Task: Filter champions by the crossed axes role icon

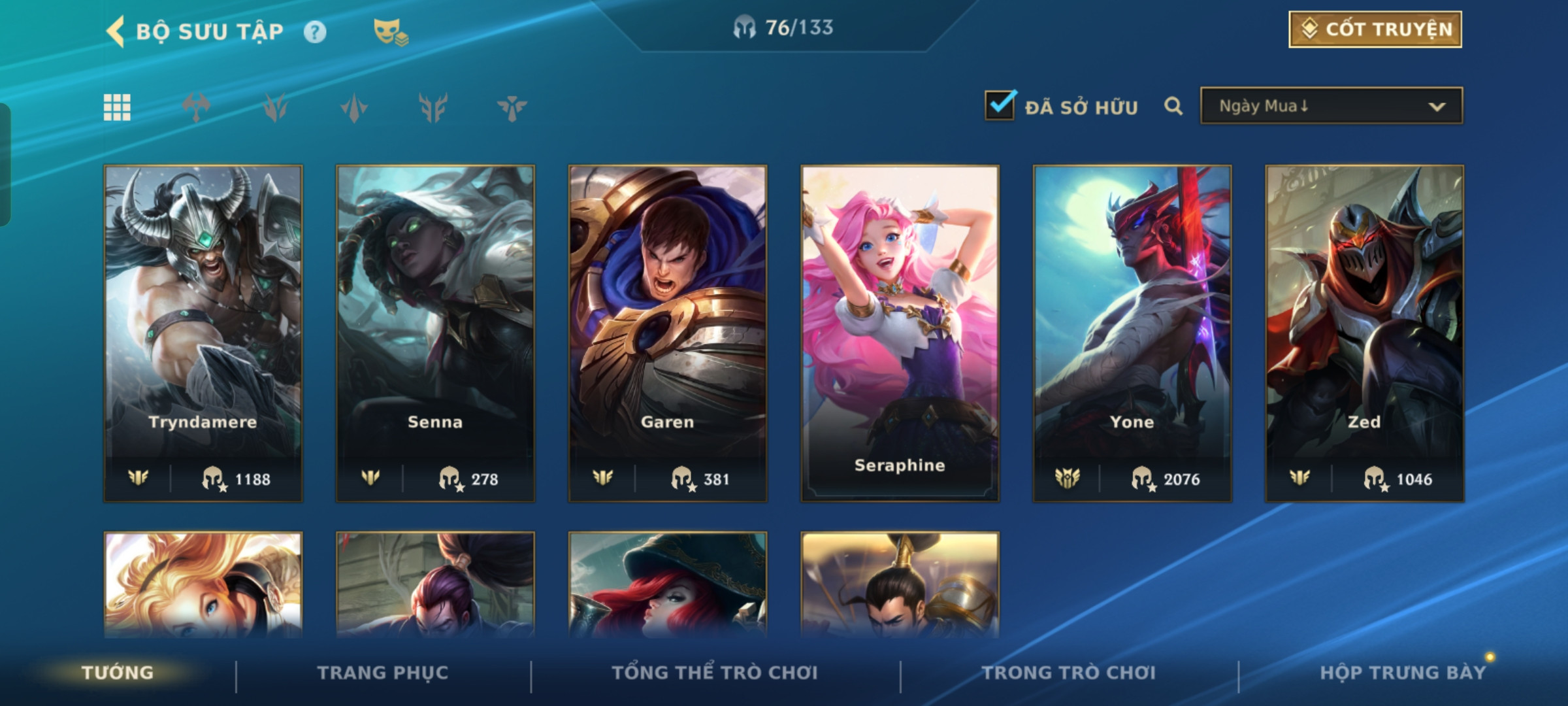Action: (196, 107)
